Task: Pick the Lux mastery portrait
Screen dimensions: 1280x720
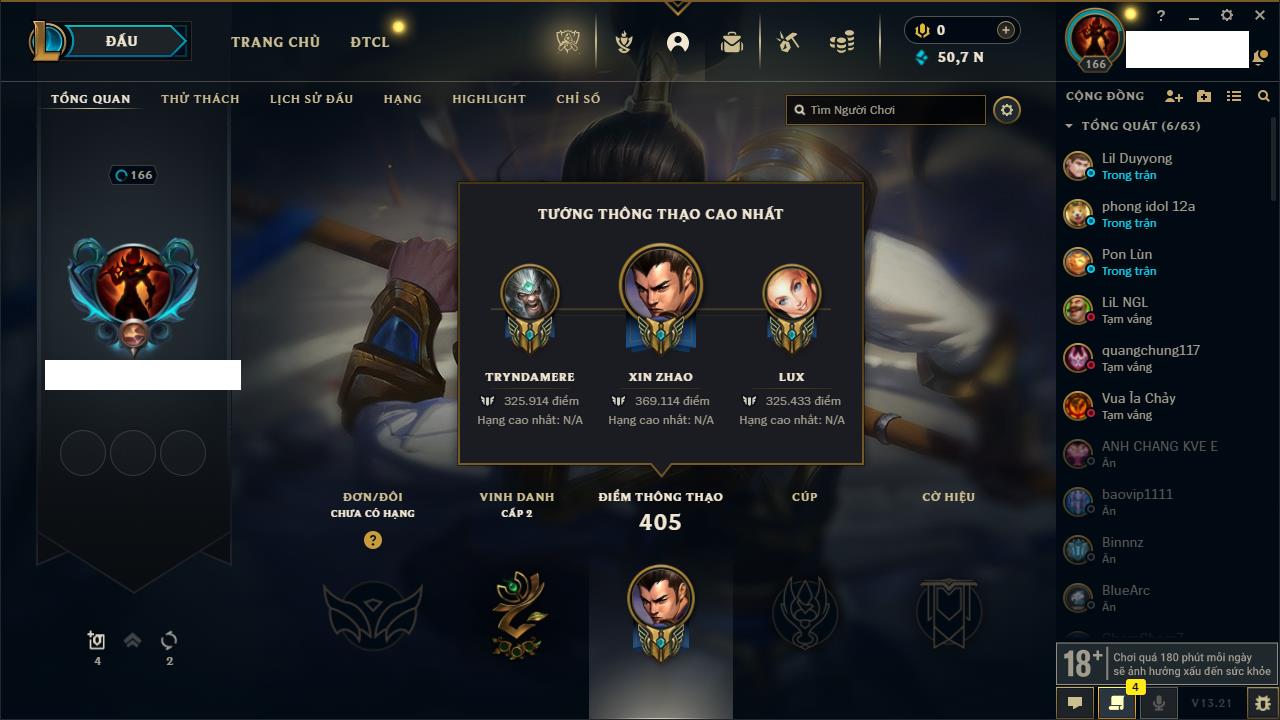Action: point(791,293)
